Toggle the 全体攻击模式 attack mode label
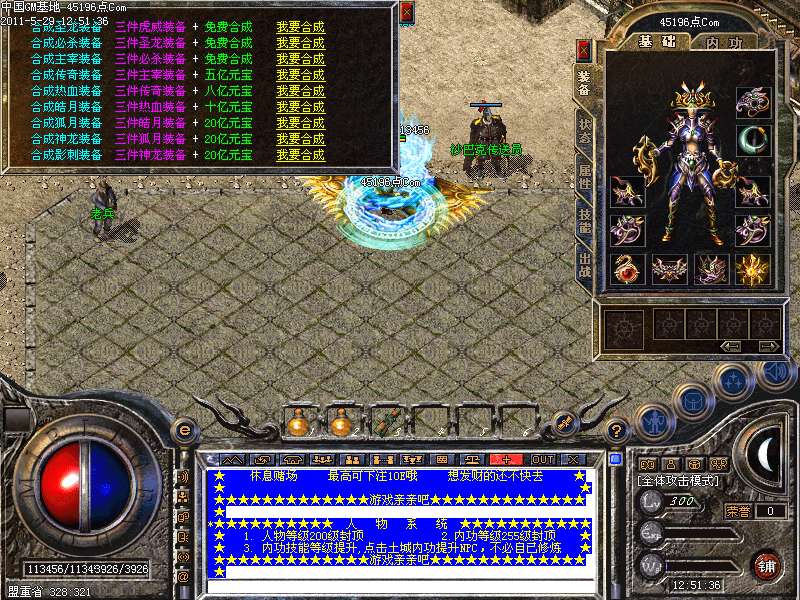The image size is (800, 600). coord(678,481)
